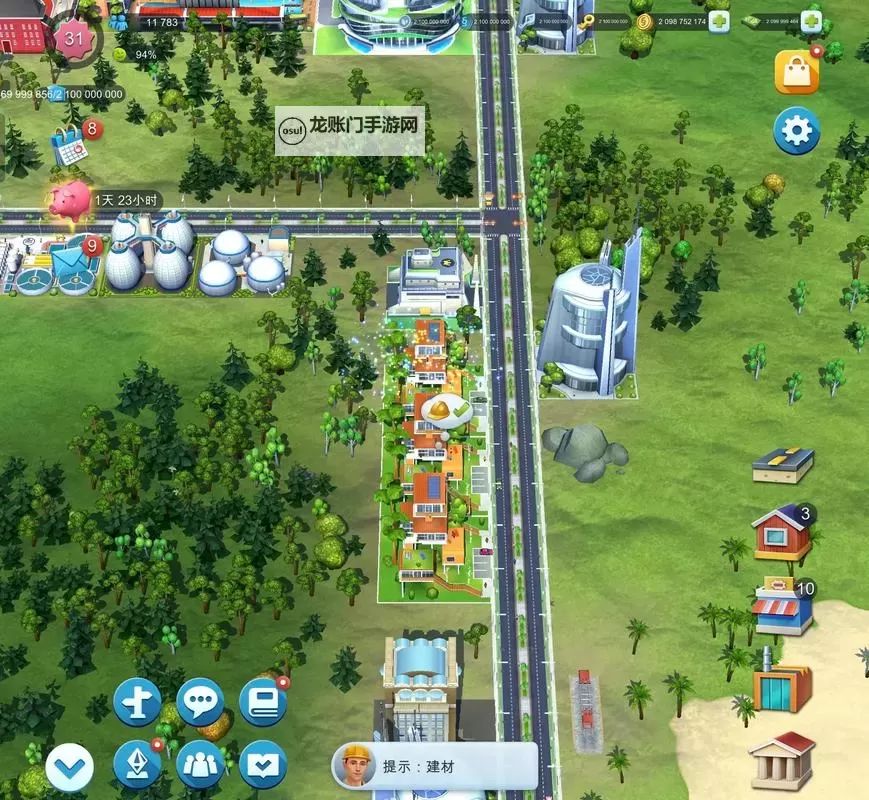Image resolution: width=869 pixels, height=800 pixels.
Task: Open the calendar events icon
Action: point(72,147)
